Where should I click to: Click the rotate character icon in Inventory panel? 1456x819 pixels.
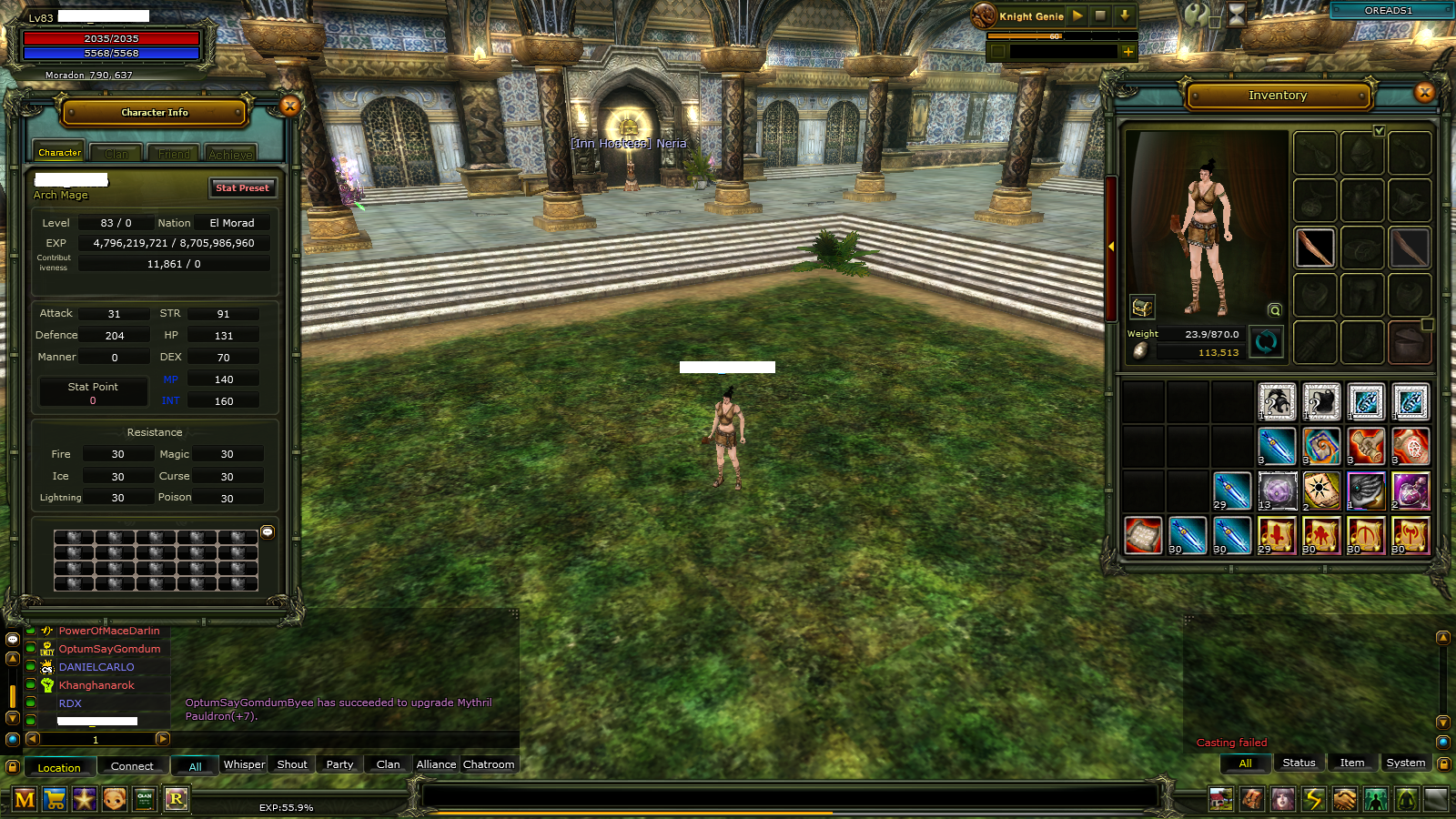click(1266, 342)
